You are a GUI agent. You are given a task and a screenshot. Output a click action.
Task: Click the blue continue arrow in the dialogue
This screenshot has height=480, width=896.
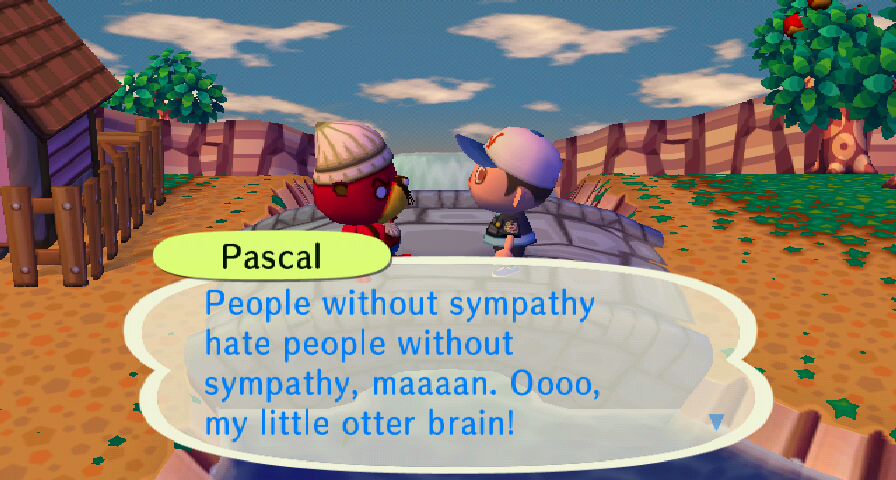[x=716, y=423]
